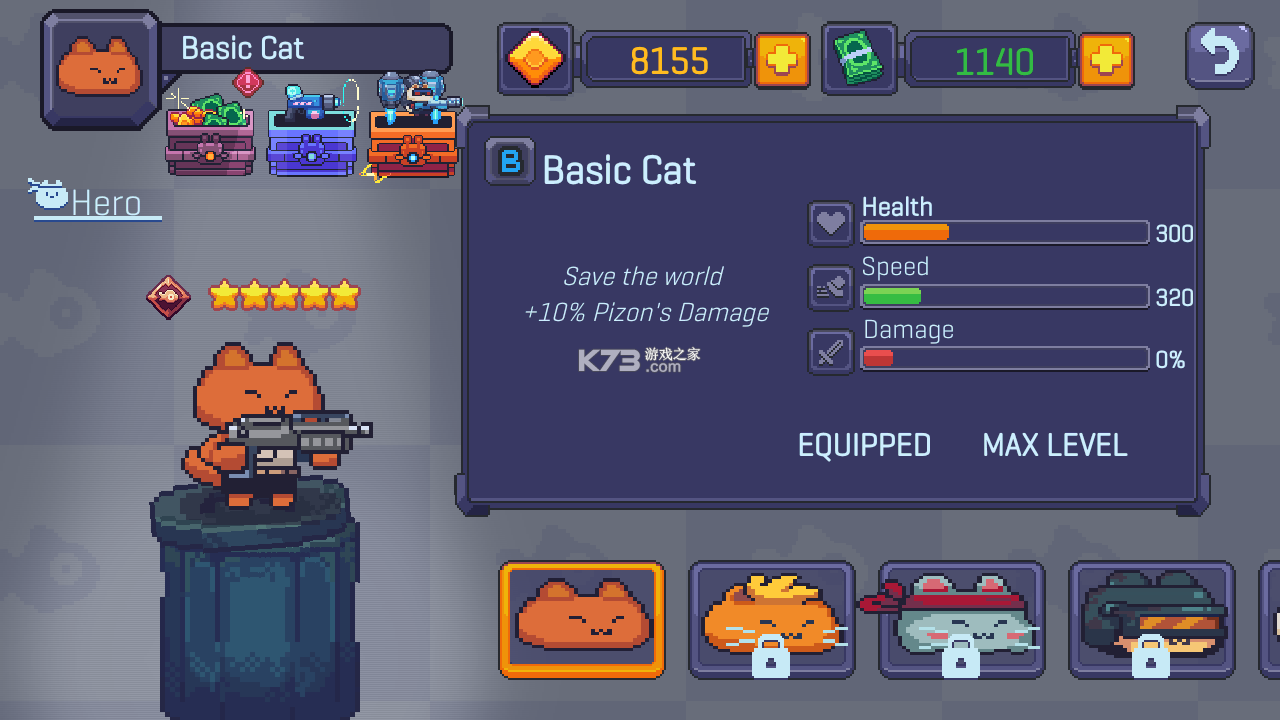Tap the plus button next to the cash count
Viewport: 1280px width, 720px height.
(x=1107, y=60)
